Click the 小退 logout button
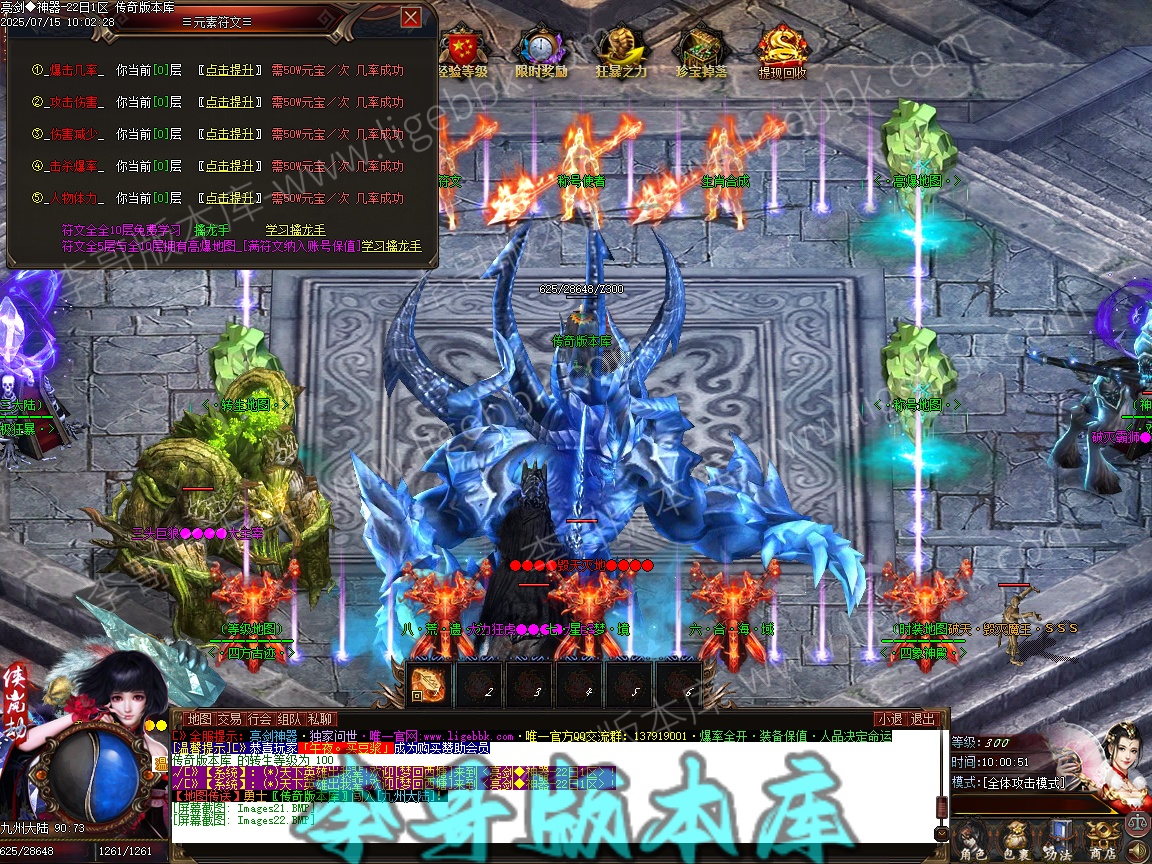1152x864 pixels. (889, 719)
